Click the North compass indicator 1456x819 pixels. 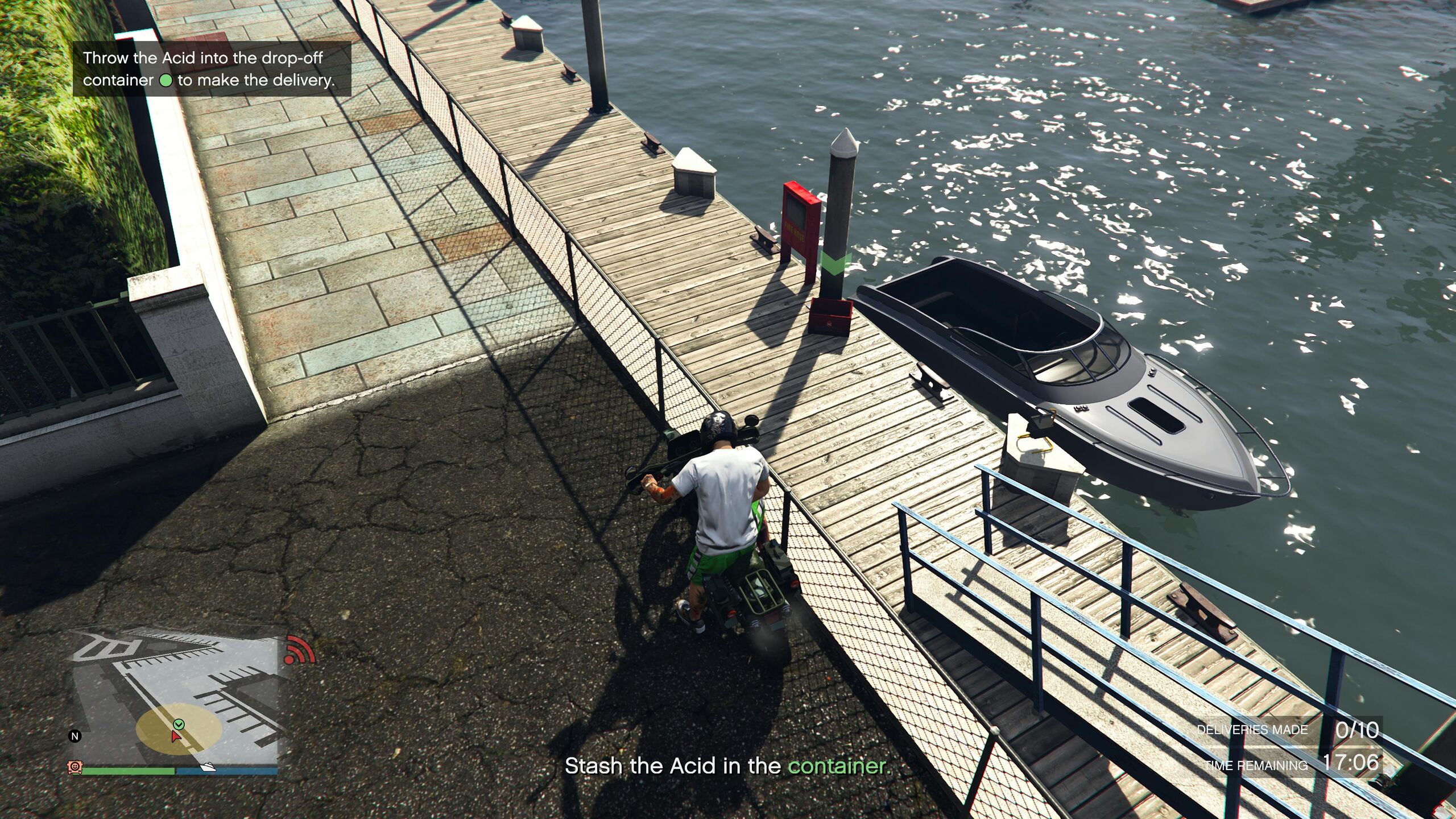(x=75, y=736)
